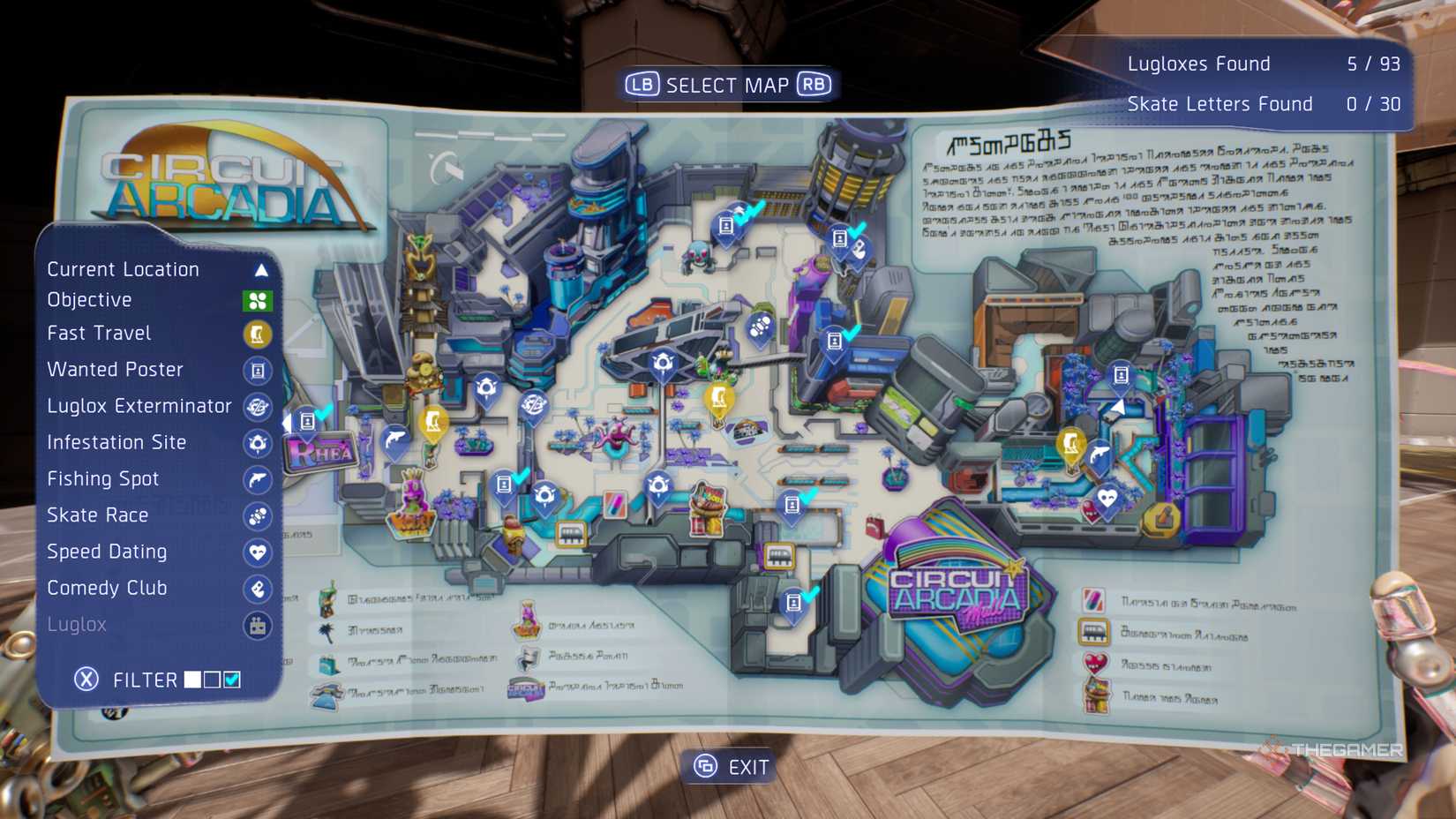
Task: Select the Luglox Exterminator icon
Action: click(257, 407)
